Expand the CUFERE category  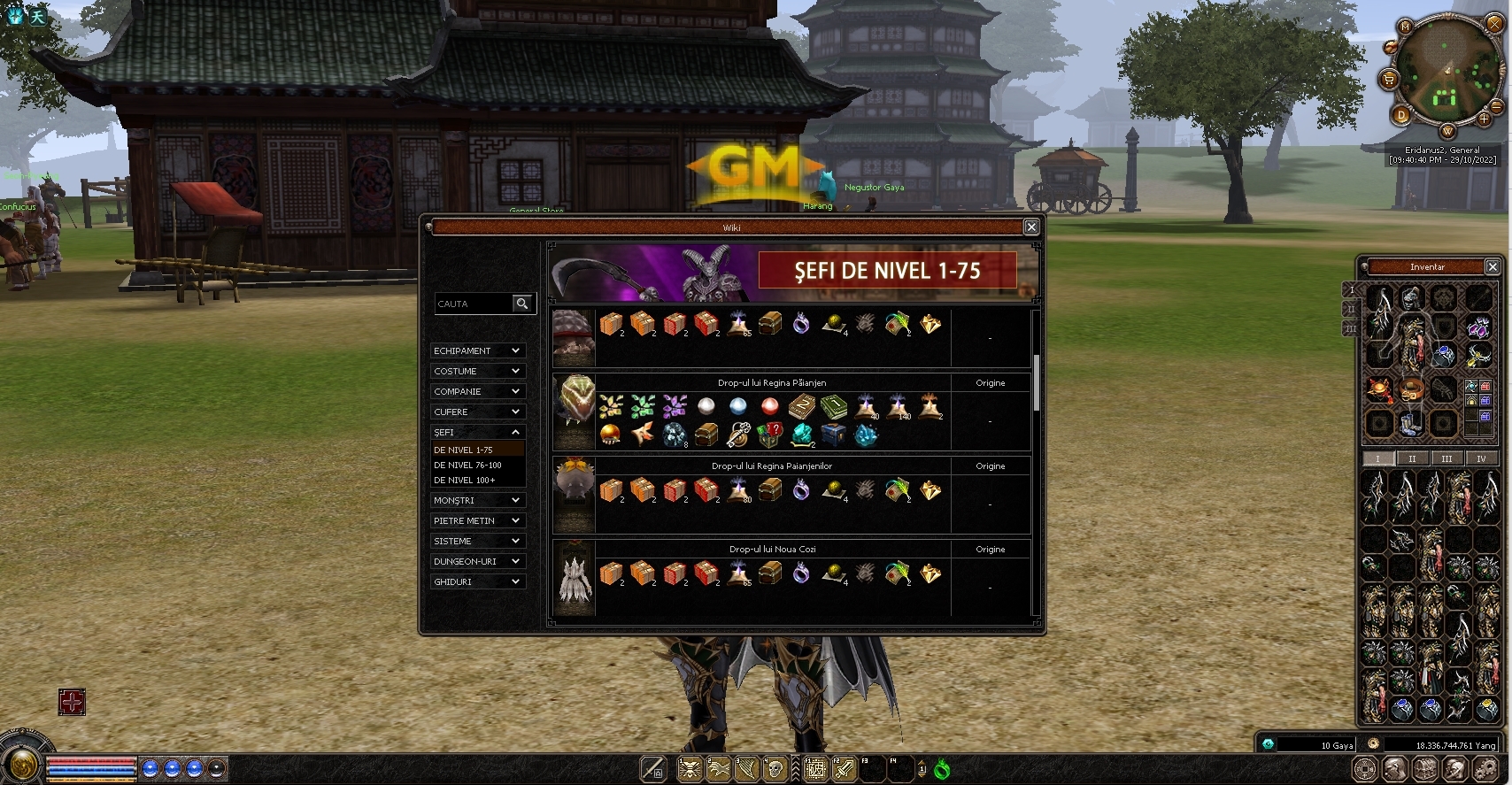click(x=477, y=412)
